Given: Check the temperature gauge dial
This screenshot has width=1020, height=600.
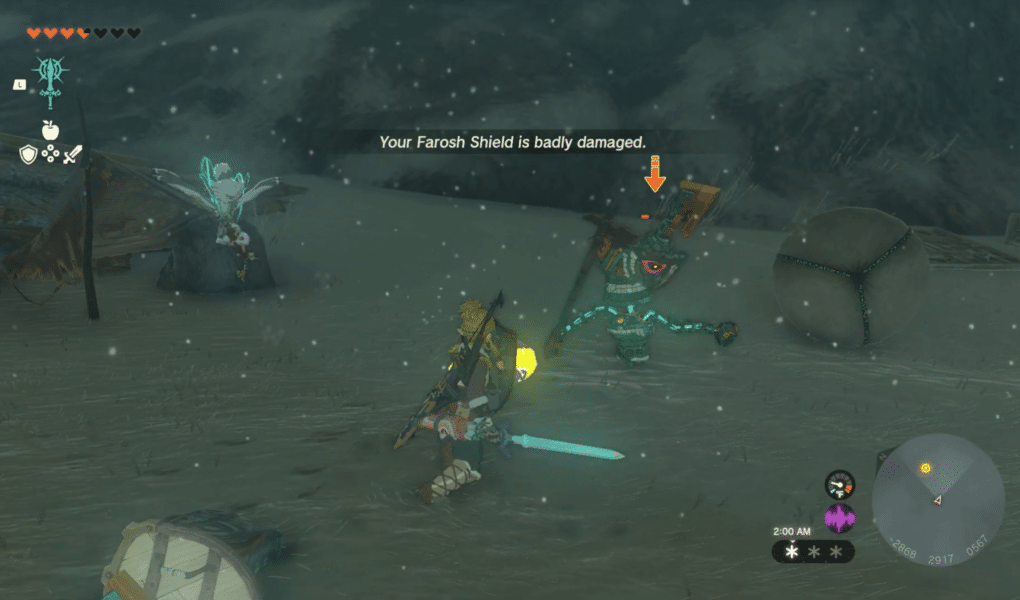Looking at the screenshot, I should click(839, 484).
